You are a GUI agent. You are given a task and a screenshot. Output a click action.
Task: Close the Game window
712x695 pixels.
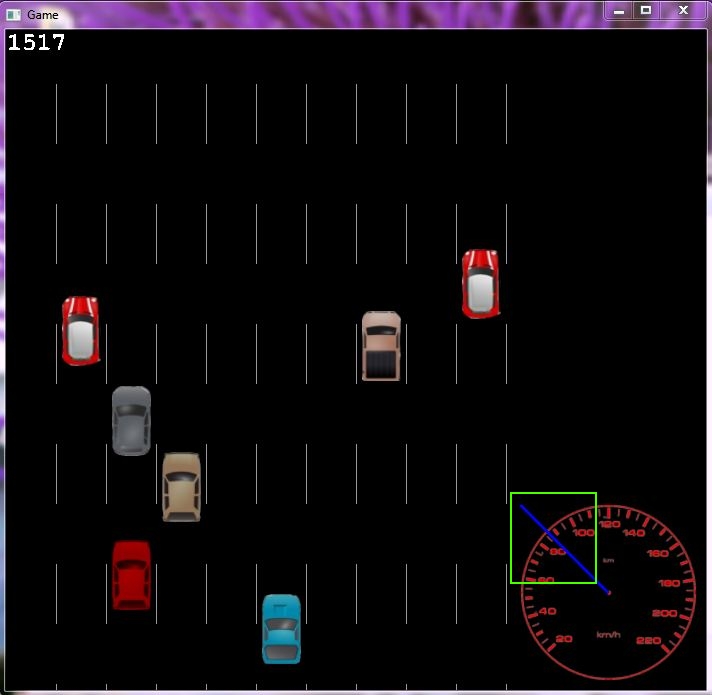pyautogui.click(x=683, y=10)
